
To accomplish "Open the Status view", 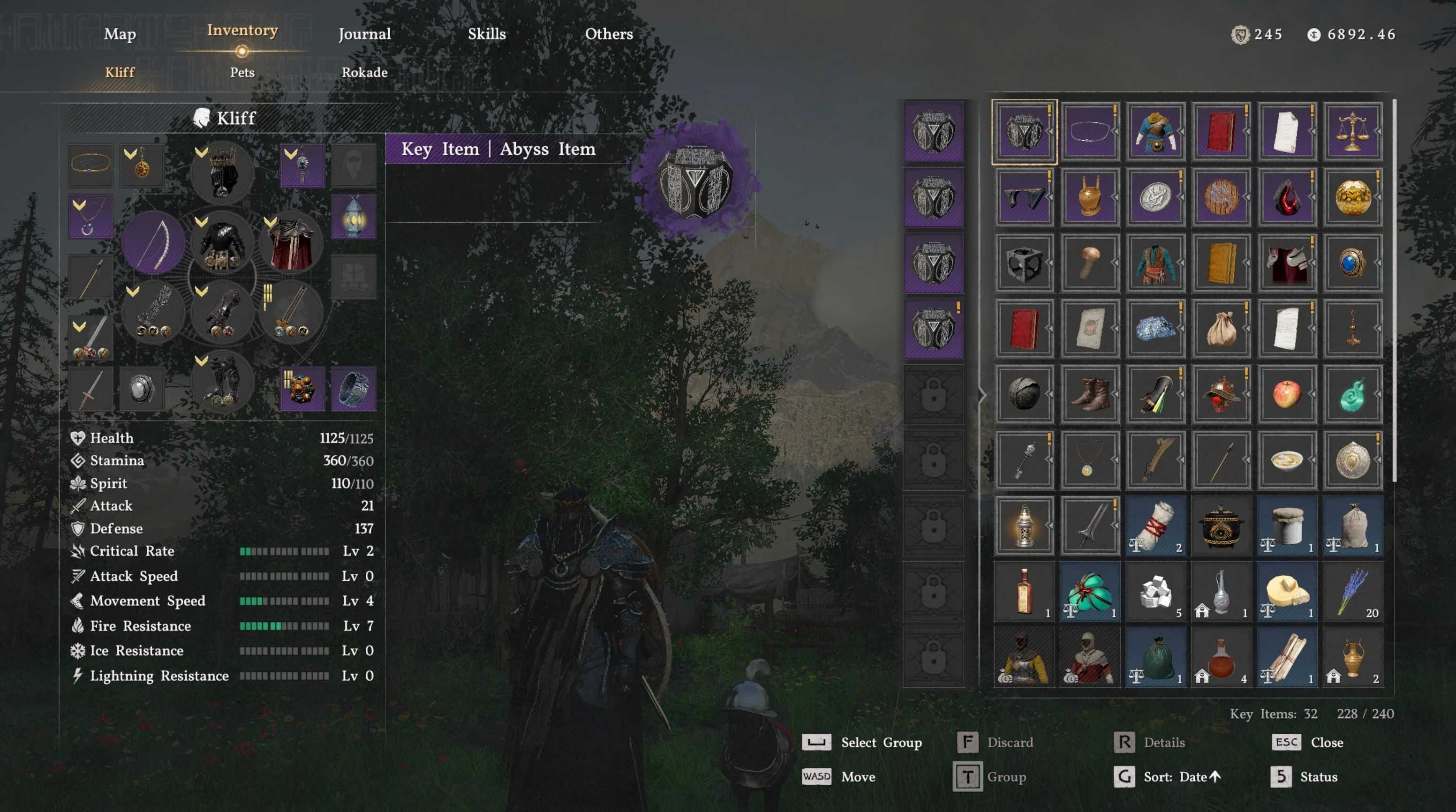I will point(1318,777).
